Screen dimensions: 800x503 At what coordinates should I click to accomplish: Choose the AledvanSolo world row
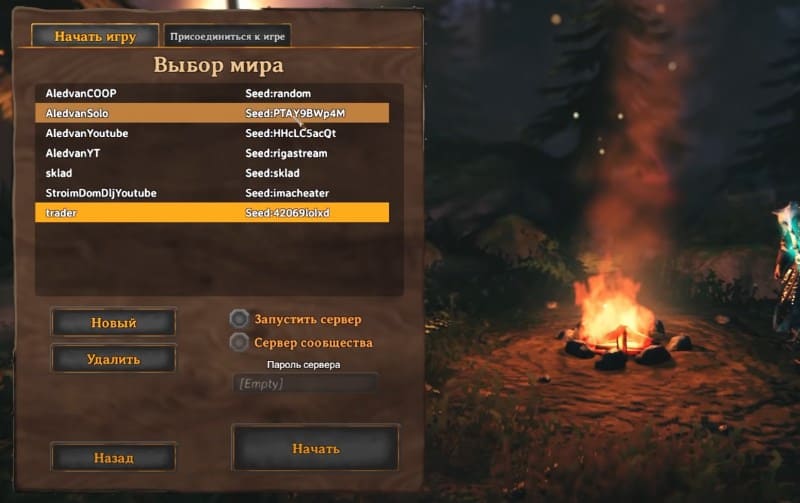(x=211, y=113)
